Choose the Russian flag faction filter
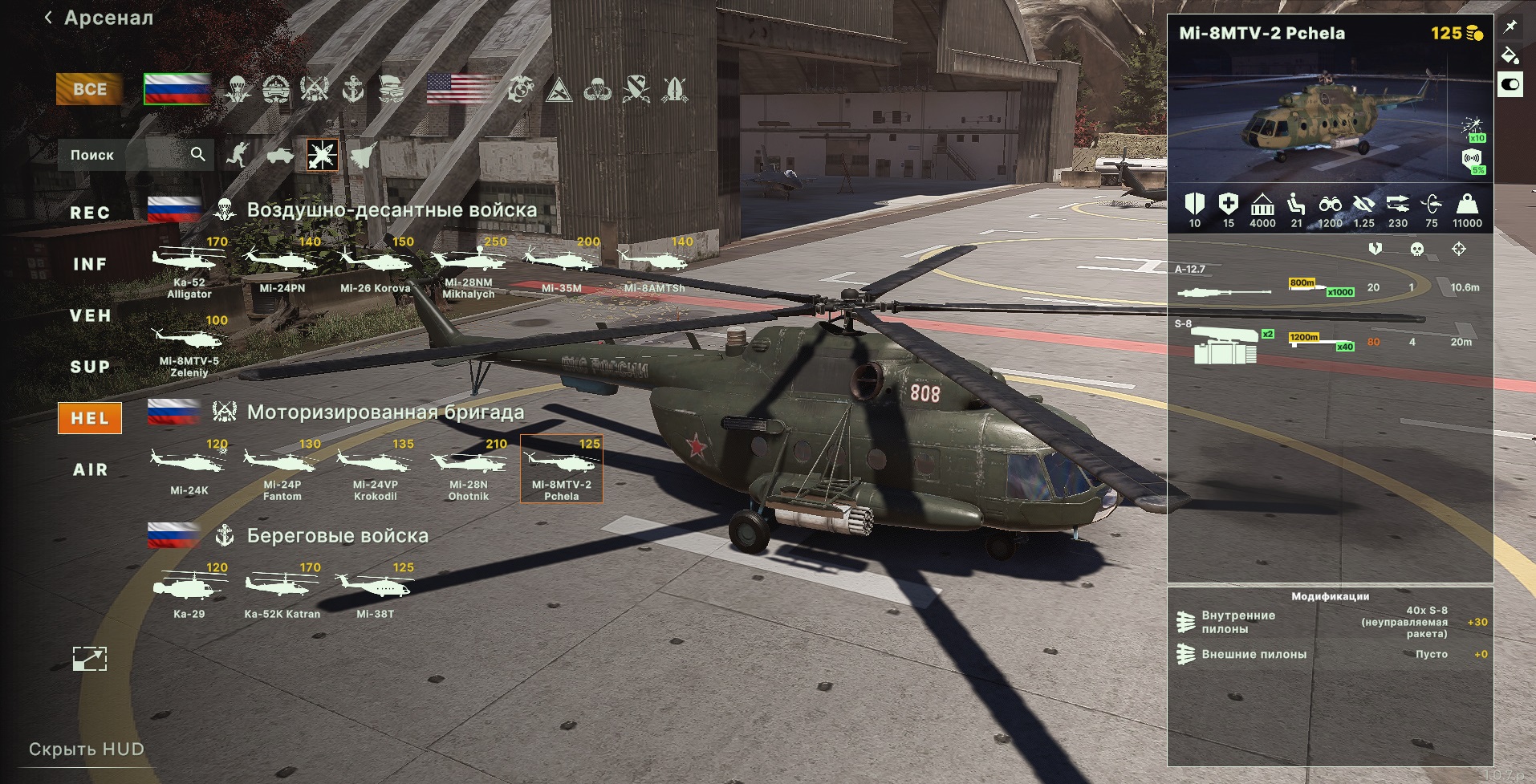This screenshot has height=784, width=1536. [x=177, y=89]
